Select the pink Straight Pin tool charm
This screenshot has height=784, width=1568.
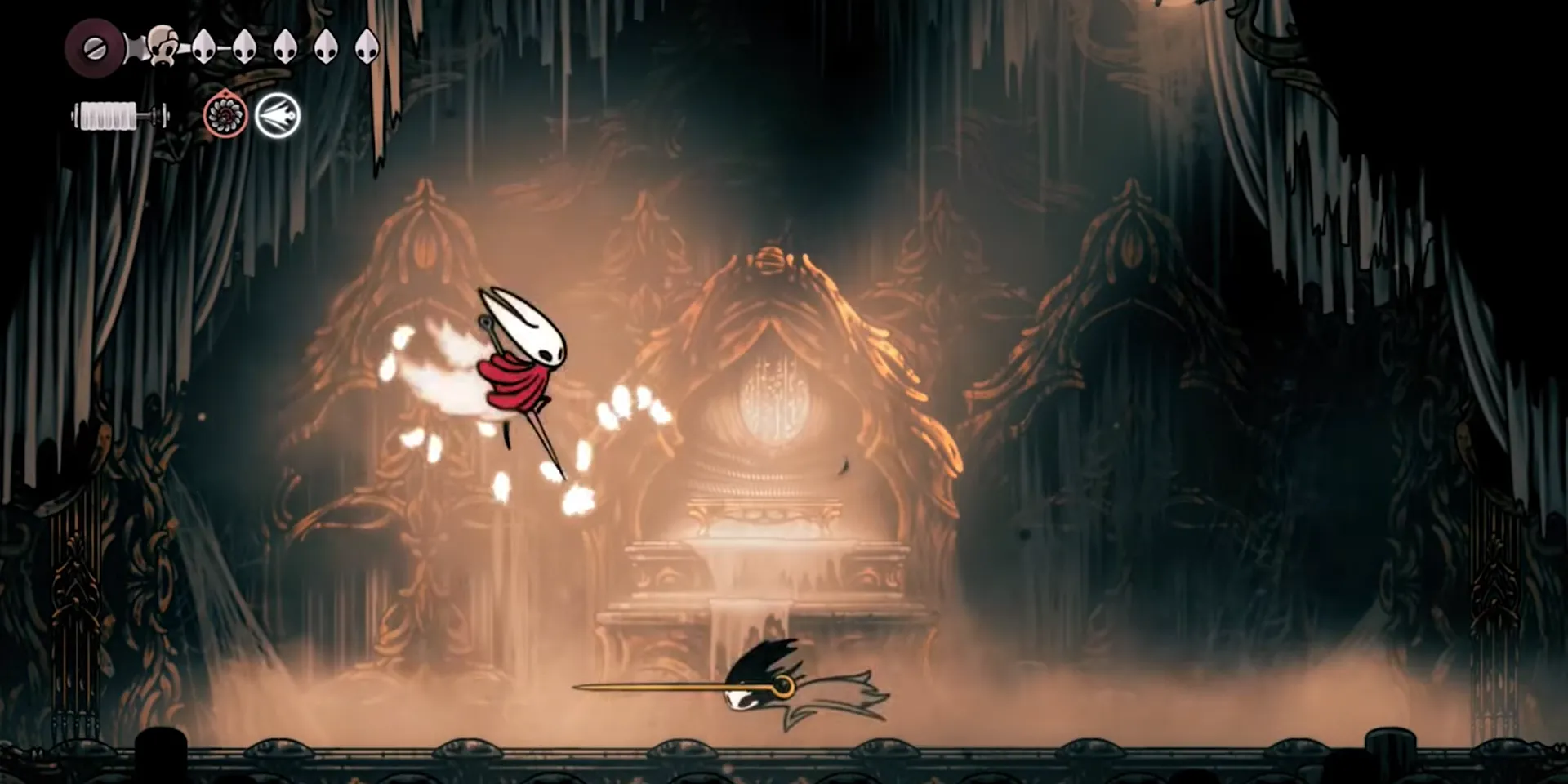point(226,115)
